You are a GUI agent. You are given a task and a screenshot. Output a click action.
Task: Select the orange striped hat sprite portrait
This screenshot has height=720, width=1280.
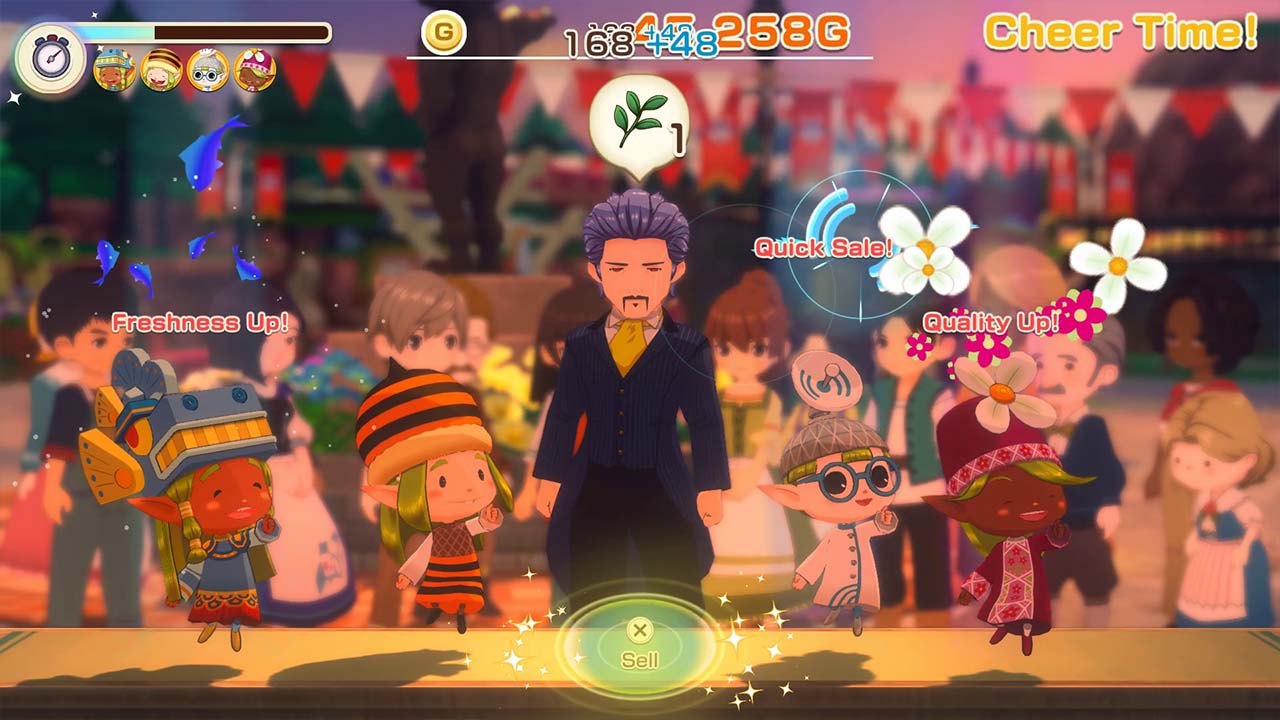click(161, 70)
